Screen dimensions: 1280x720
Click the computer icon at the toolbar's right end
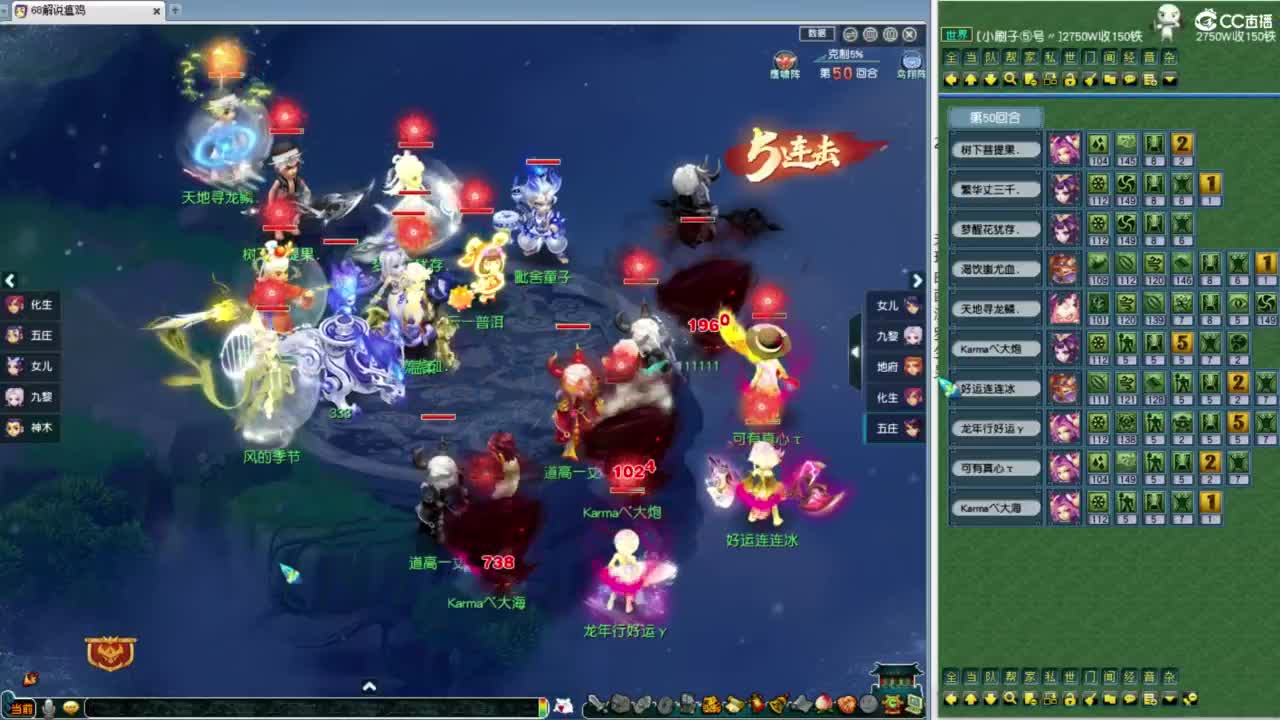(x=914, y=705)
